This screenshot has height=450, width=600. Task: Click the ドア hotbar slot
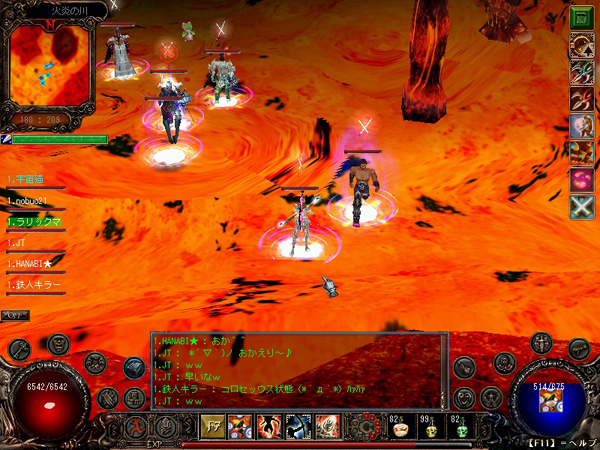point(214,426)
